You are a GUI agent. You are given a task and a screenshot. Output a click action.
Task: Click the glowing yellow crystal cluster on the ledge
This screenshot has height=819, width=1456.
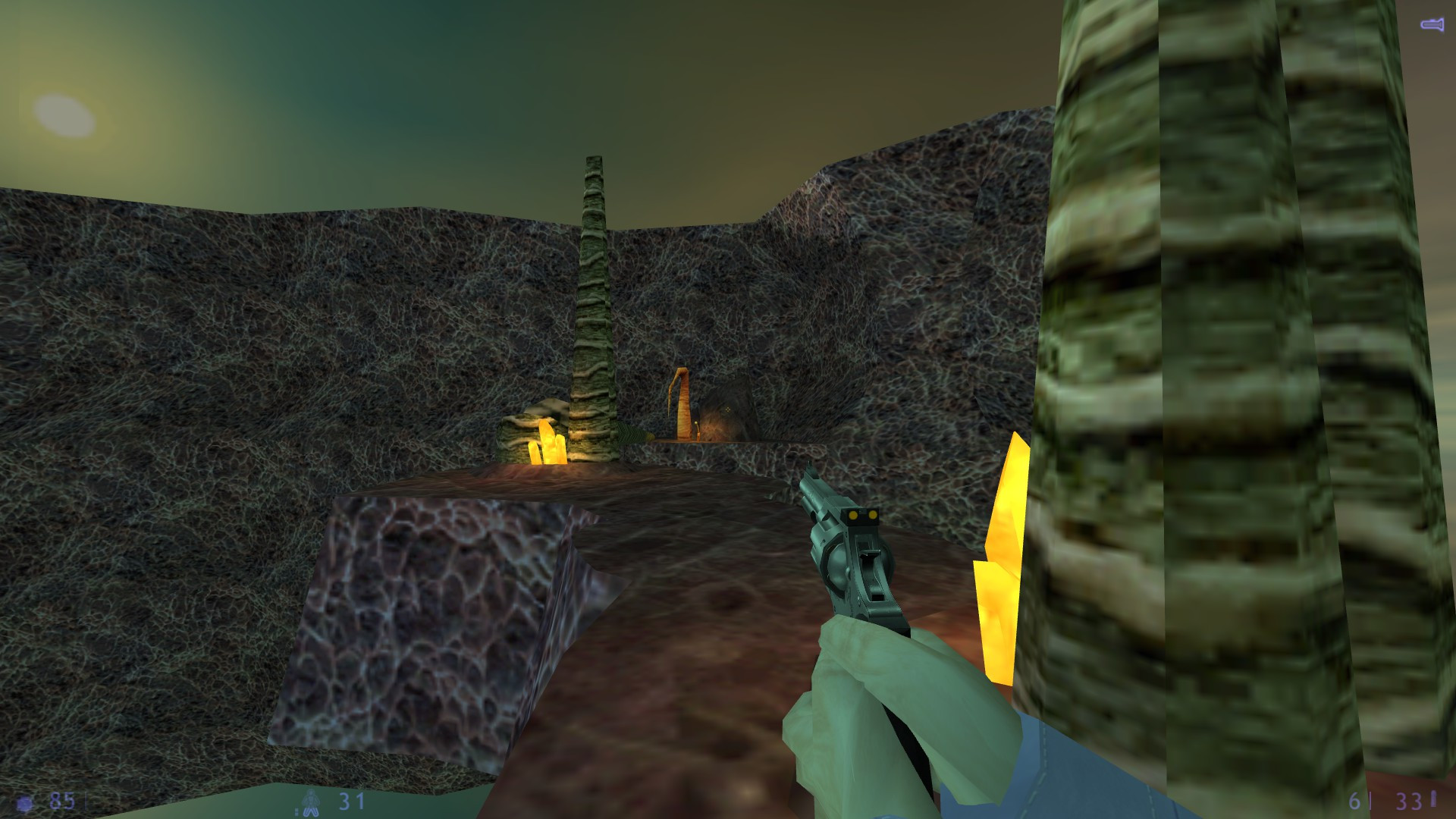(546, 444)
